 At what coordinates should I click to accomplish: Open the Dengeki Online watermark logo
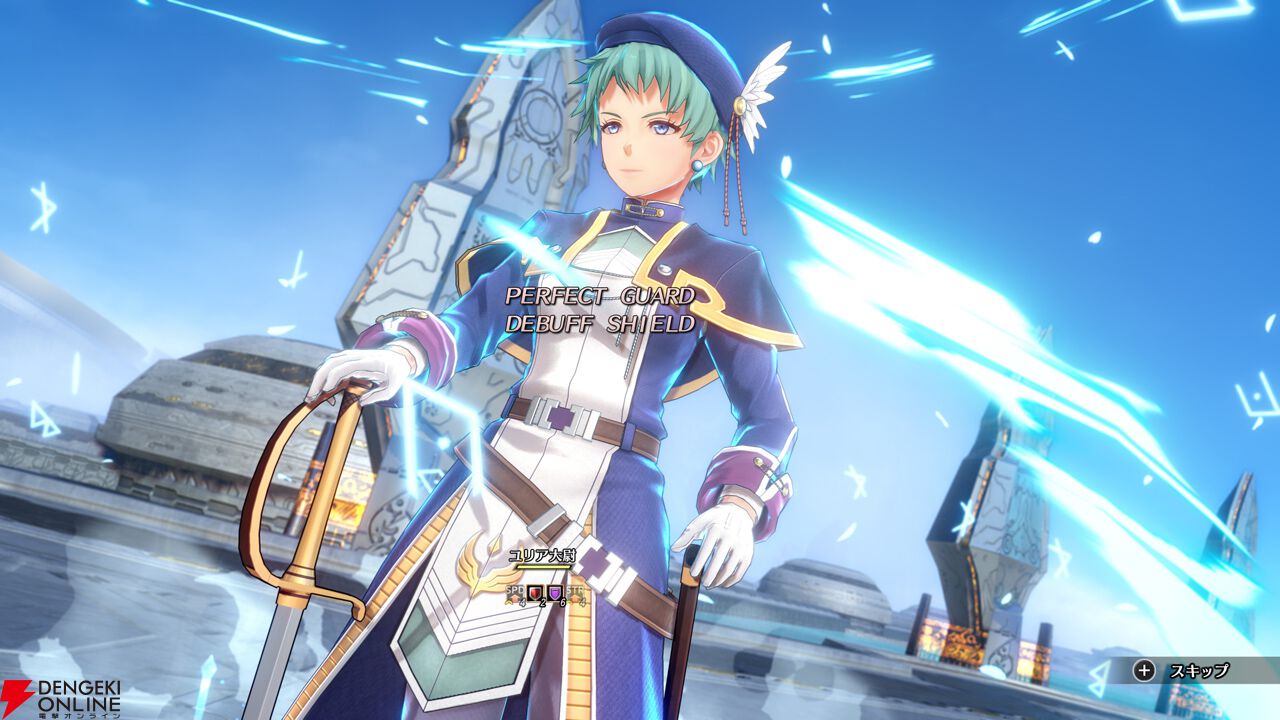tap(62, 697)
